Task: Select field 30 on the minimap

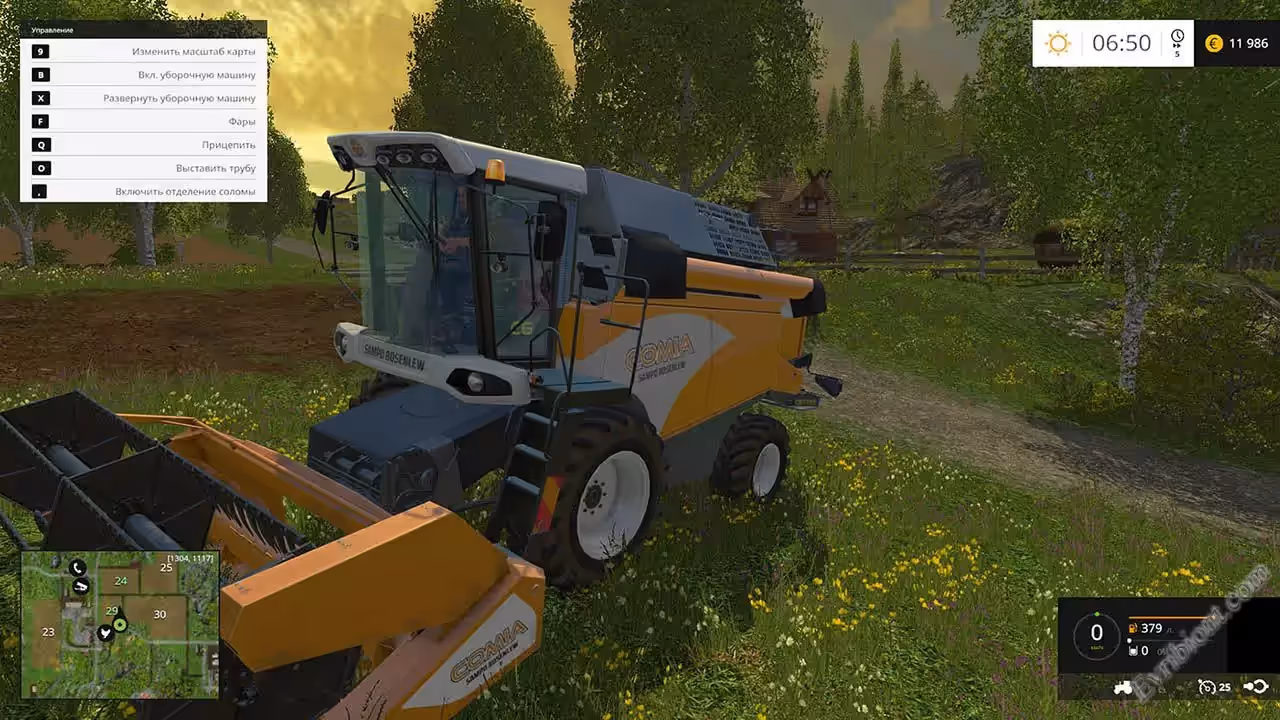Action: click(x=159, y=614)
